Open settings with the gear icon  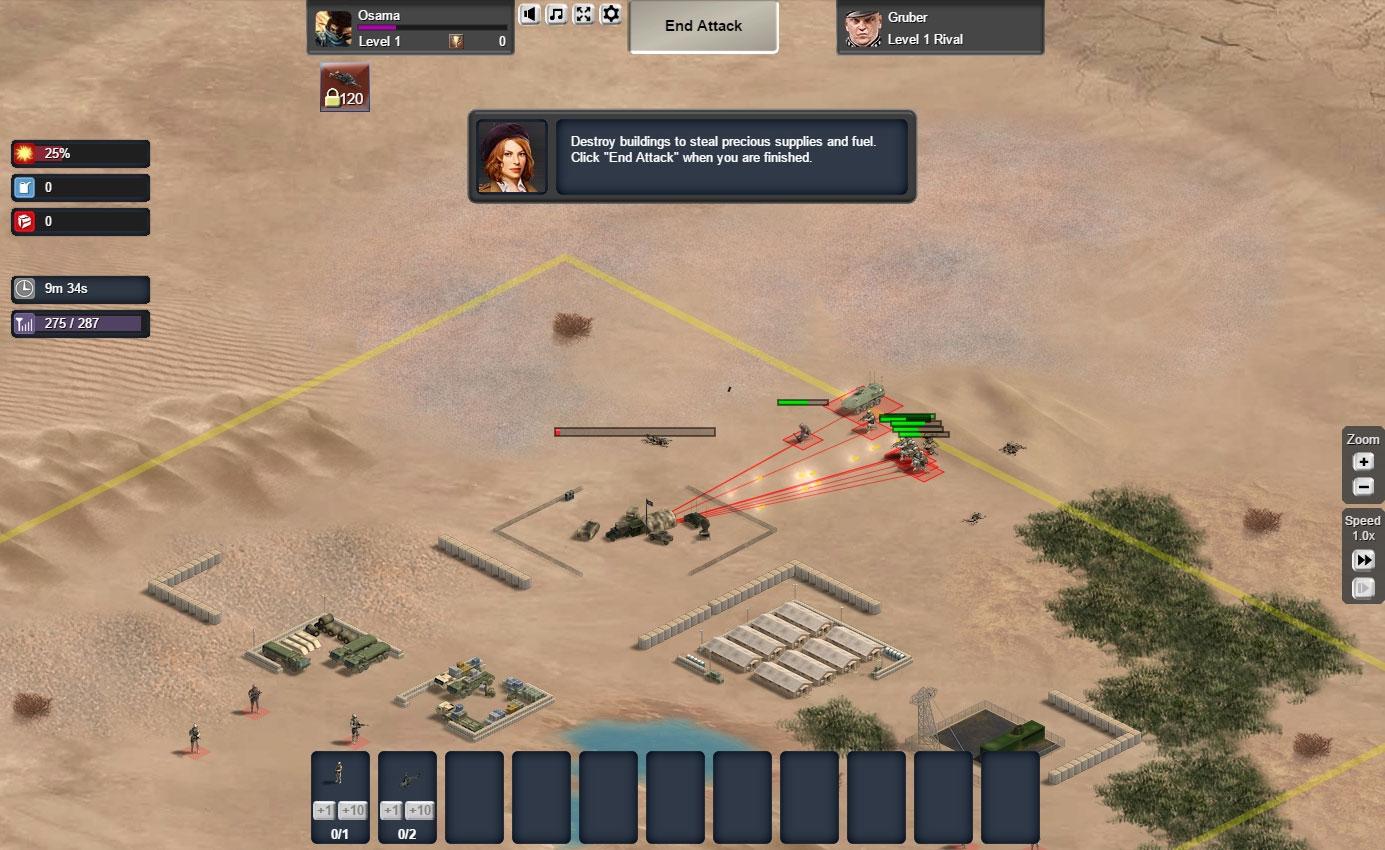coord(611,14)
